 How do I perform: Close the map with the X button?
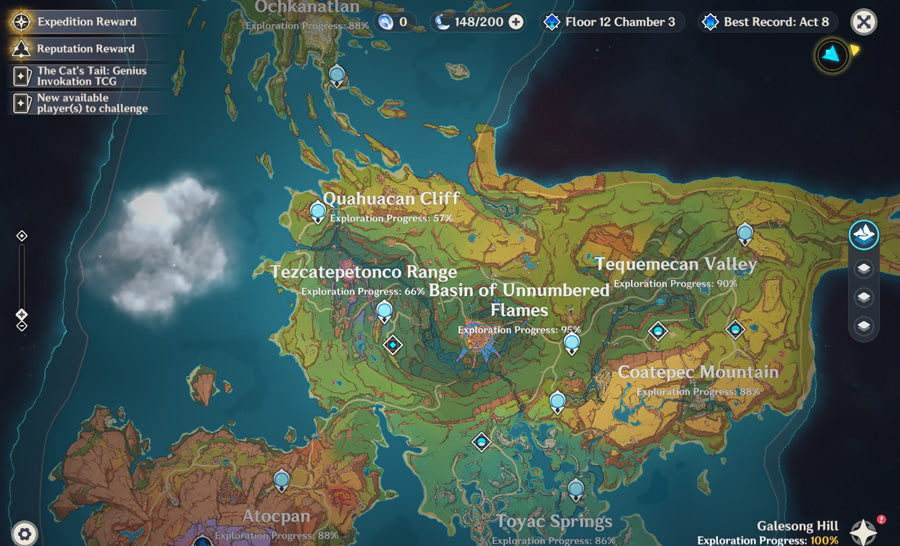tap(863, 22)
